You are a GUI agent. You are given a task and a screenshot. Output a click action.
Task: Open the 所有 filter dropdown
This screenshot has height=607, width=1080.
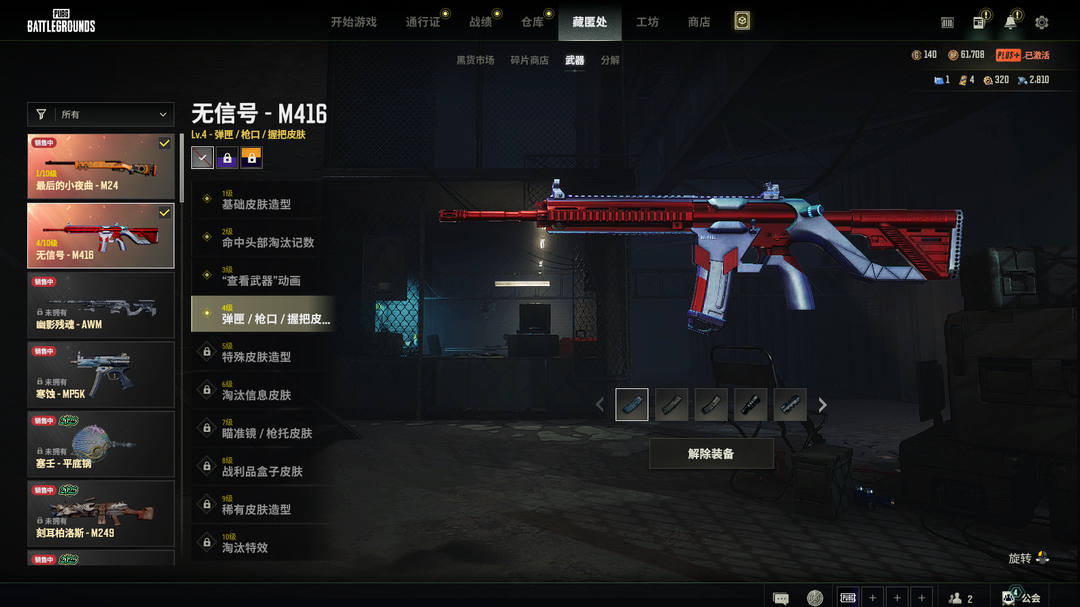tap(100, 115)
